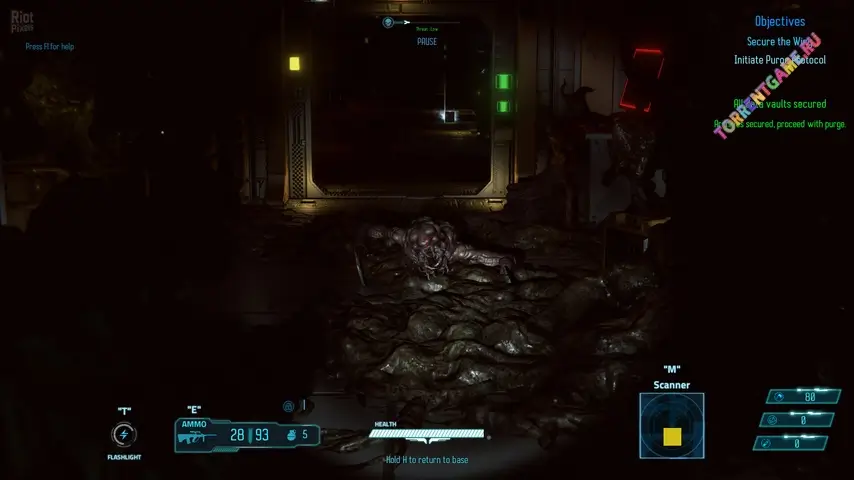
Task: Open the Objectives tracker header
Action: pos(779,21)
